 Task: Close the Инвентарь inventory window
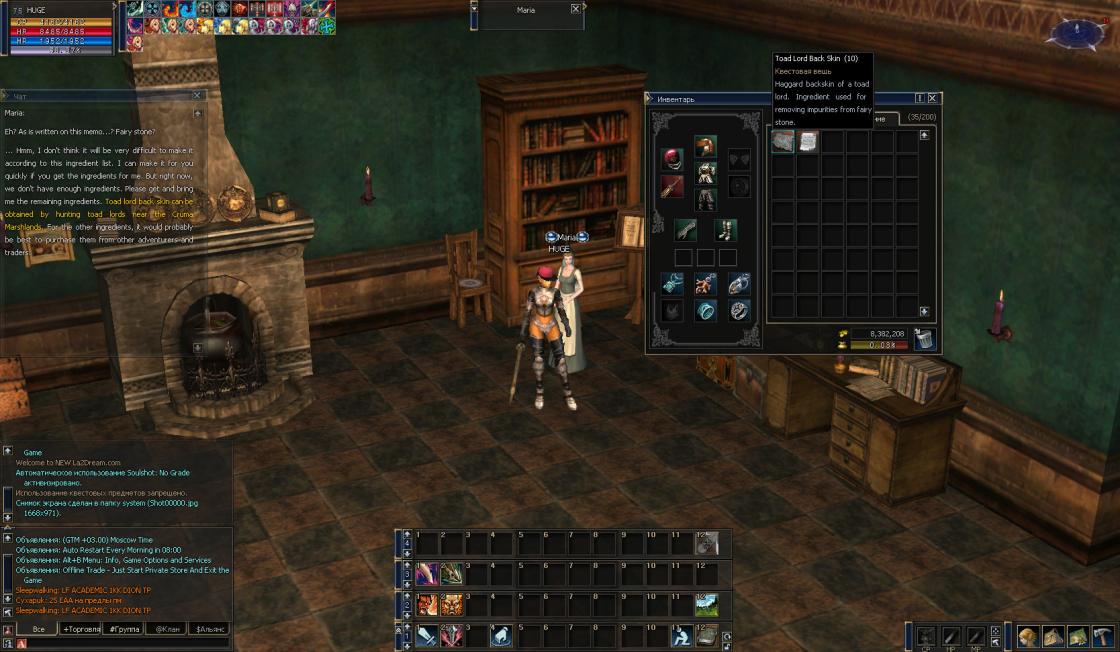pyautogui.click(x=932, y=98)
